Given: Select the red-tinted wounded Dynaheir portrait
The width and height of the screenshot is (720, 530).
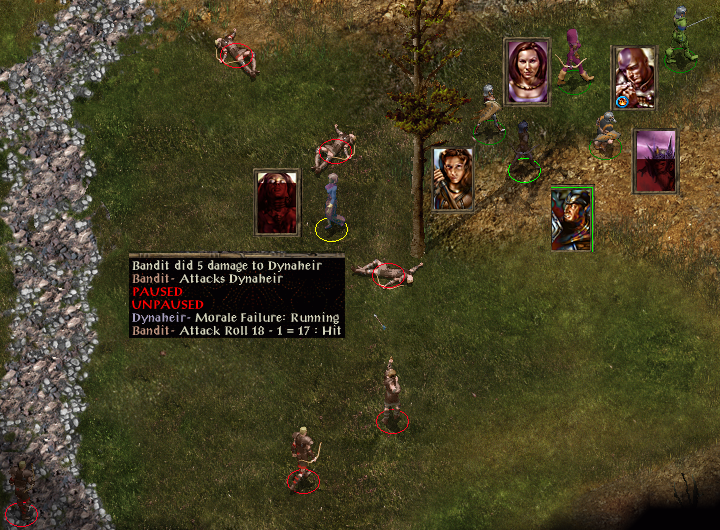Looking at the screenshot, I should point(277,202).
